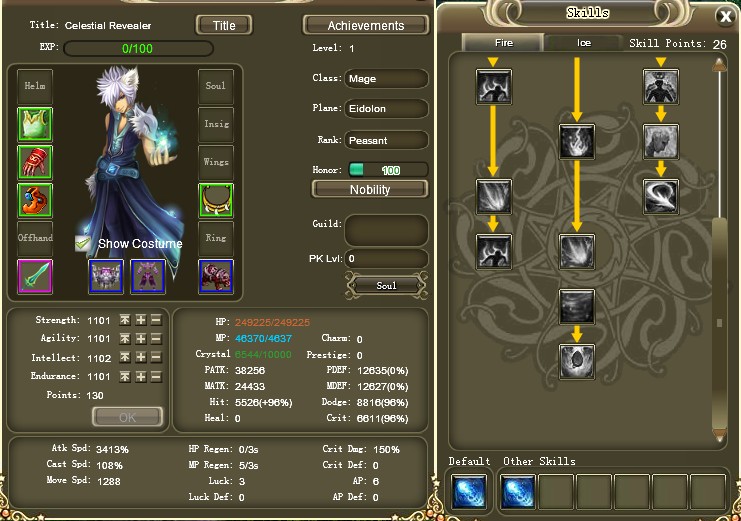Close the Skills window
The height and width of the screenshot is (521, 741).
[725, 17]
